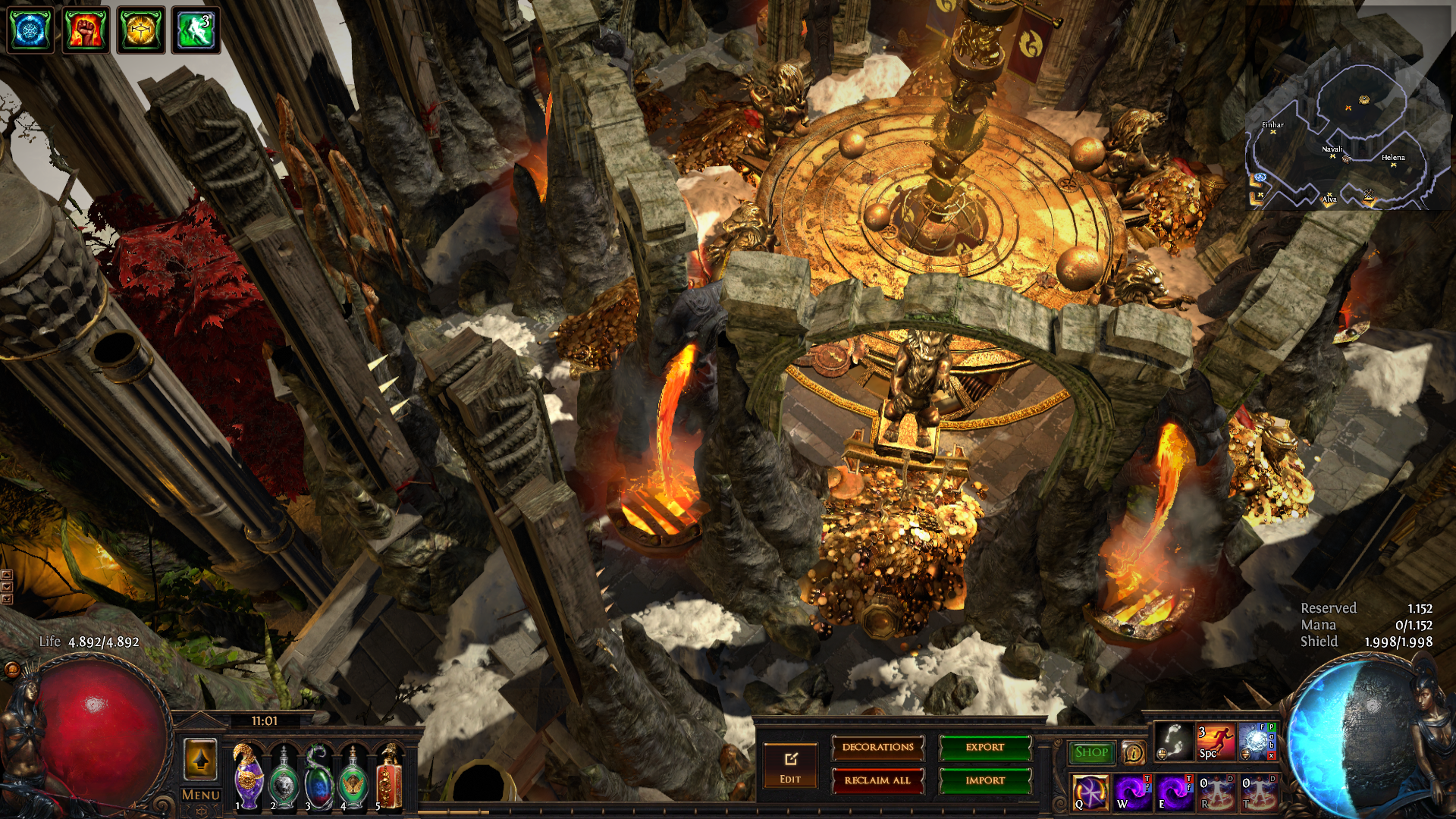Open the Menu button
Viewport: 1456px width, 819px height.
pyautogui.click(x=201, y=795)
